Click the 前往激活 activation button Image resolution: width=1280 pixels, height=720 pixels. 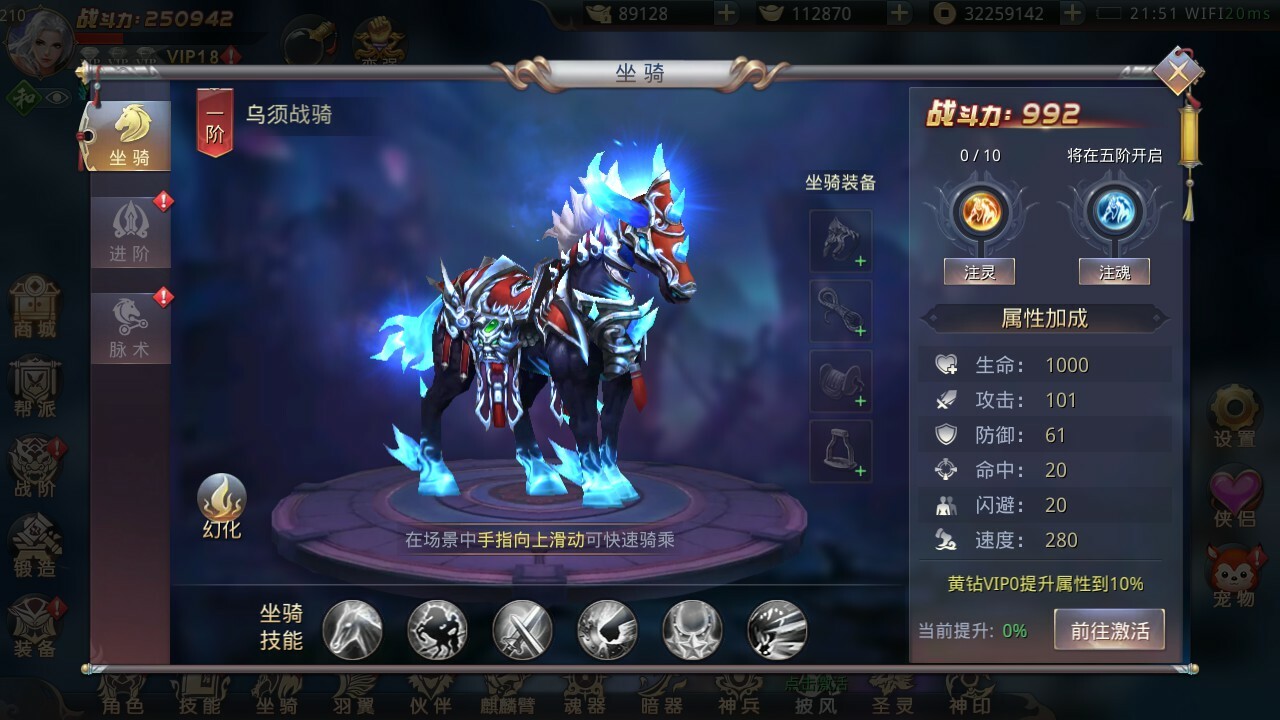coord(1110,629)
